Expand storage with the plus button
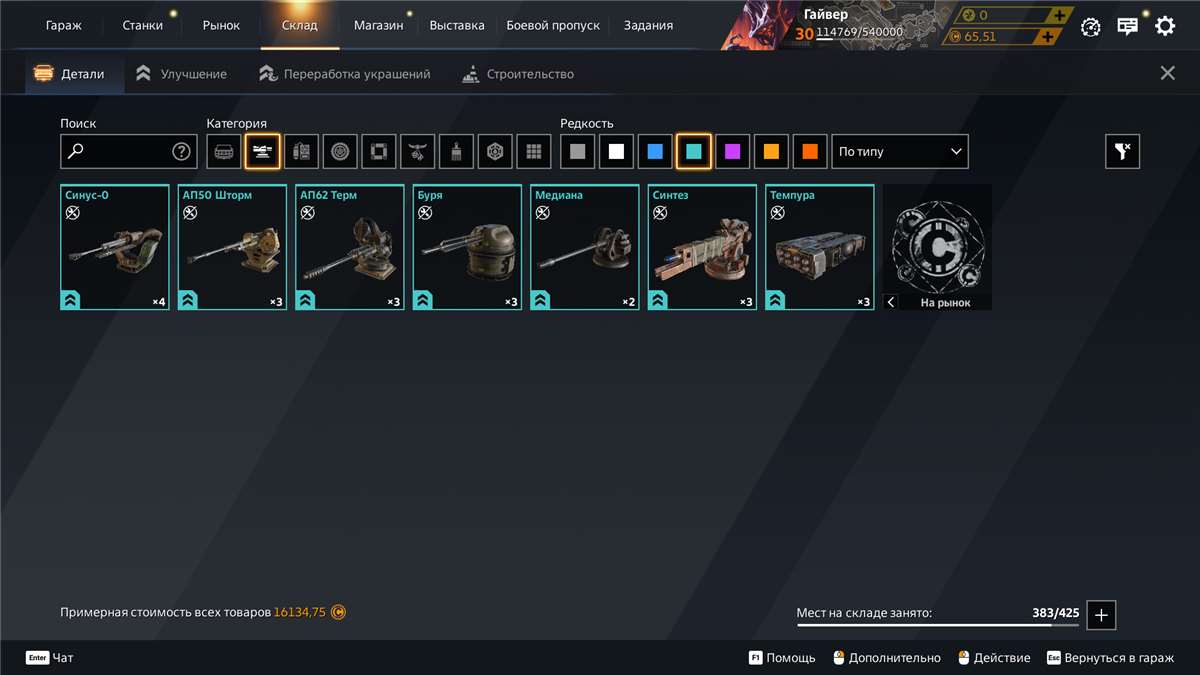The image size is (1200, 675). pyautogui.click(x=1101, y=615)
